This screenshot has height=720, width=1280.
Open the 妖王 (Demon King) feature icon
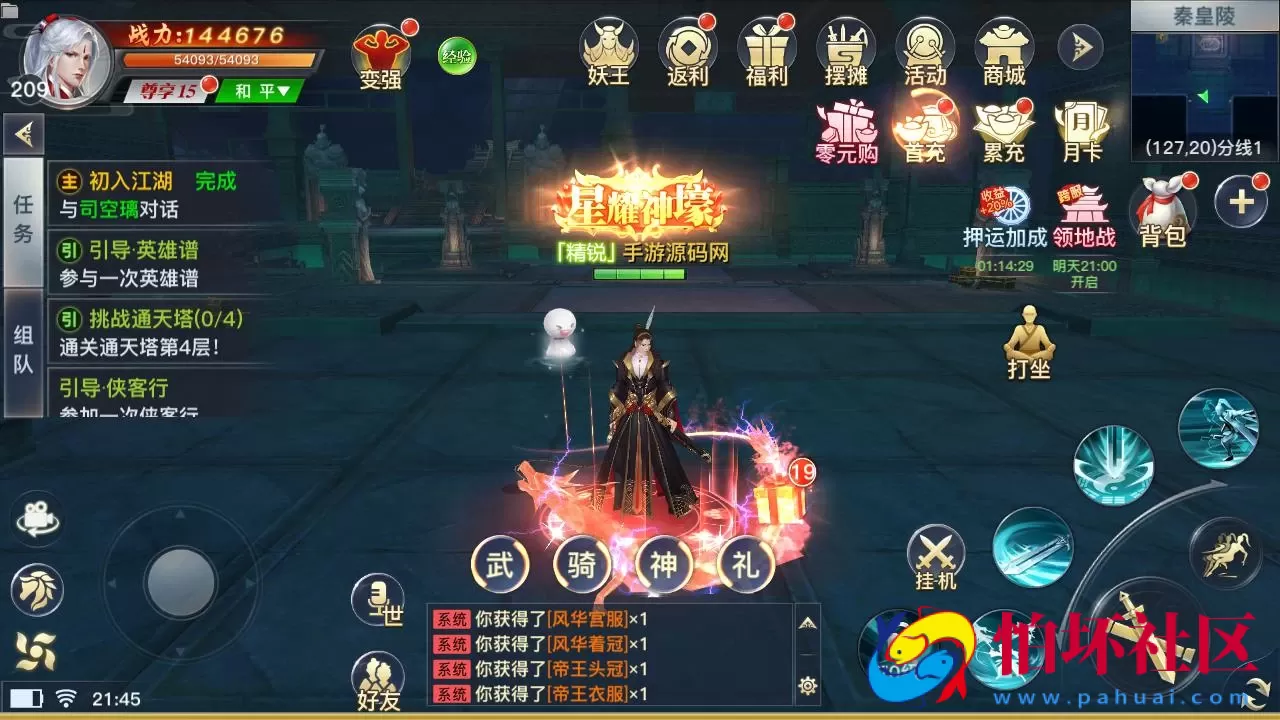[x=610, y=47]
